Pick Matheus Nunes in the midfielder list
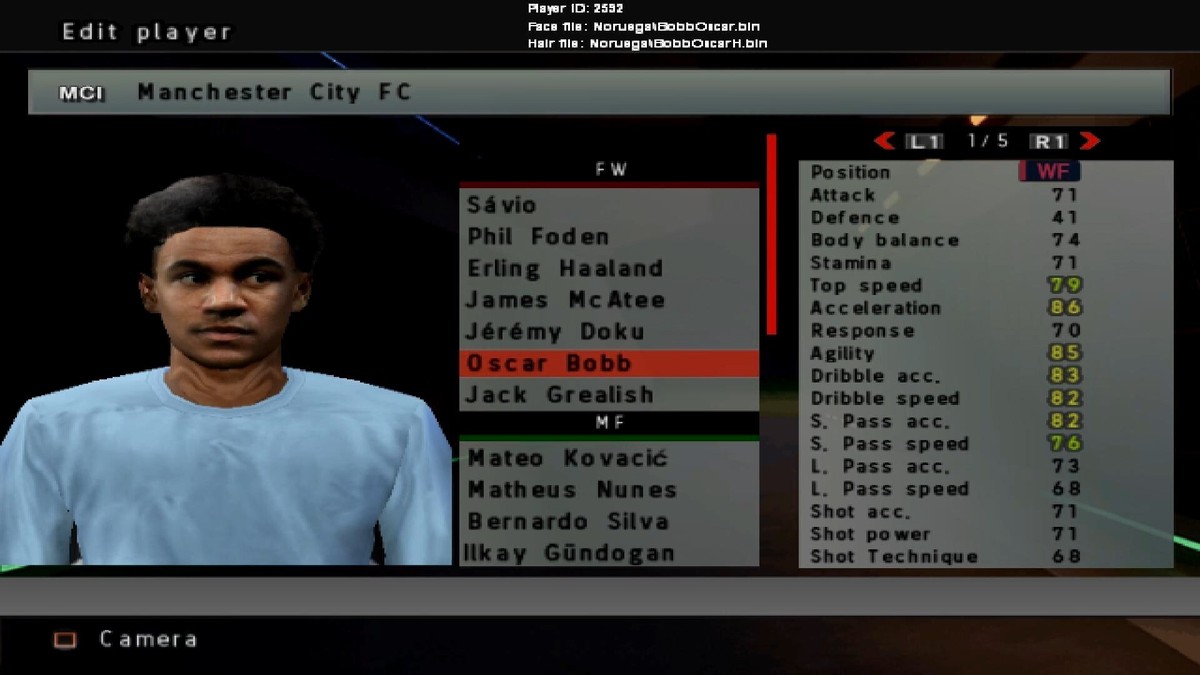Image resolution: width=1200 pixels, height=675 pixels. point(572,490)
